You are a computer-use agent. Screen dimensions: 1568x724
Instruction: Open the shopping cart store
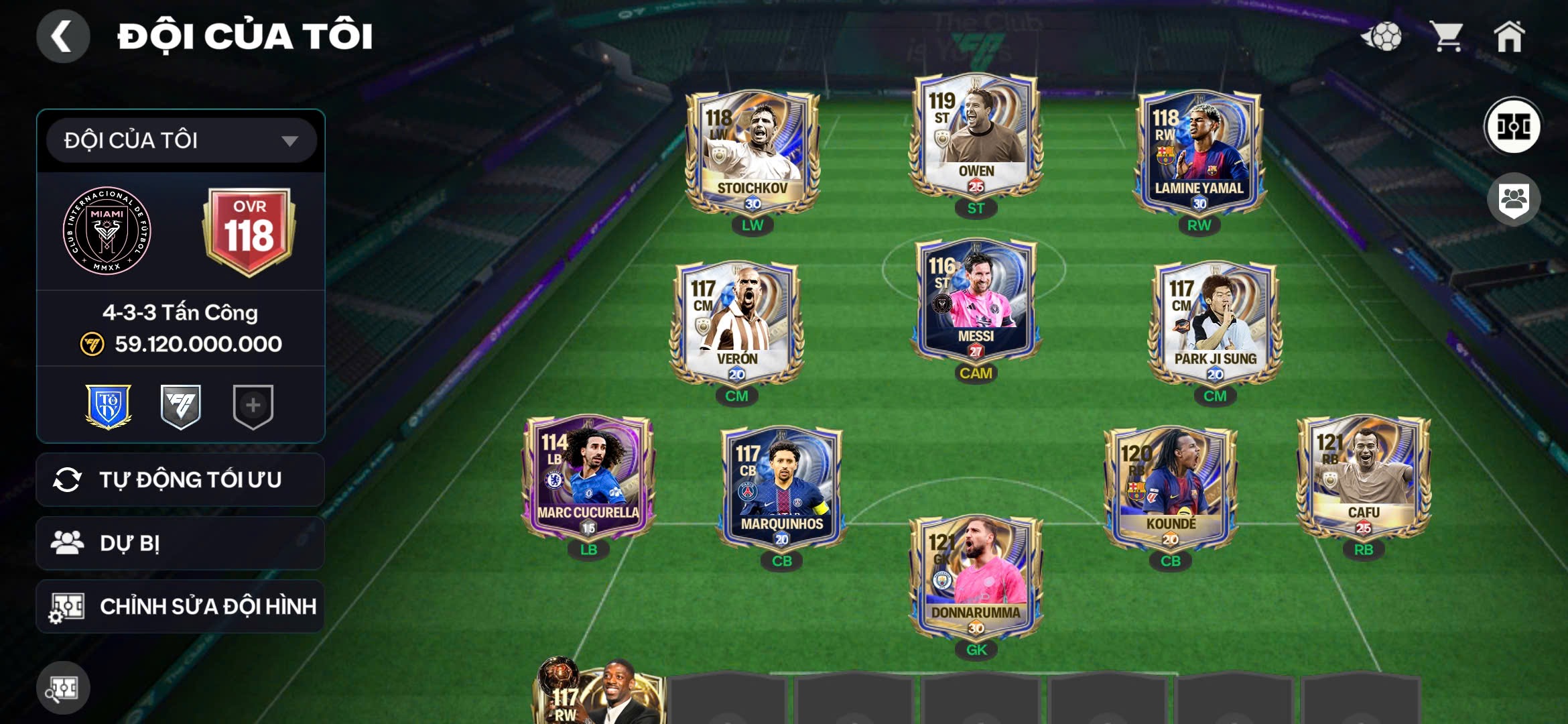(x=1447, y=36)
